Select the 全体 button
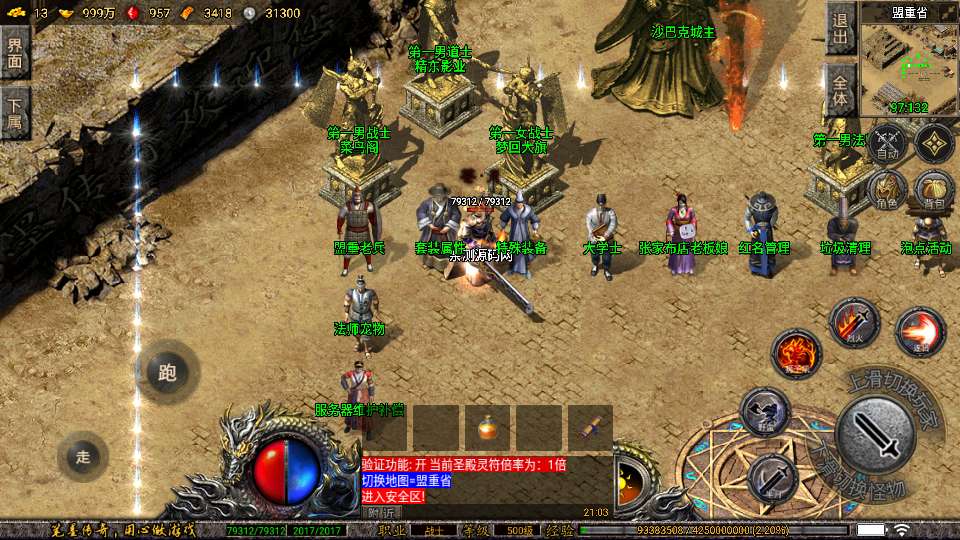Screen dimensions: 960x540 pos(840,89)
